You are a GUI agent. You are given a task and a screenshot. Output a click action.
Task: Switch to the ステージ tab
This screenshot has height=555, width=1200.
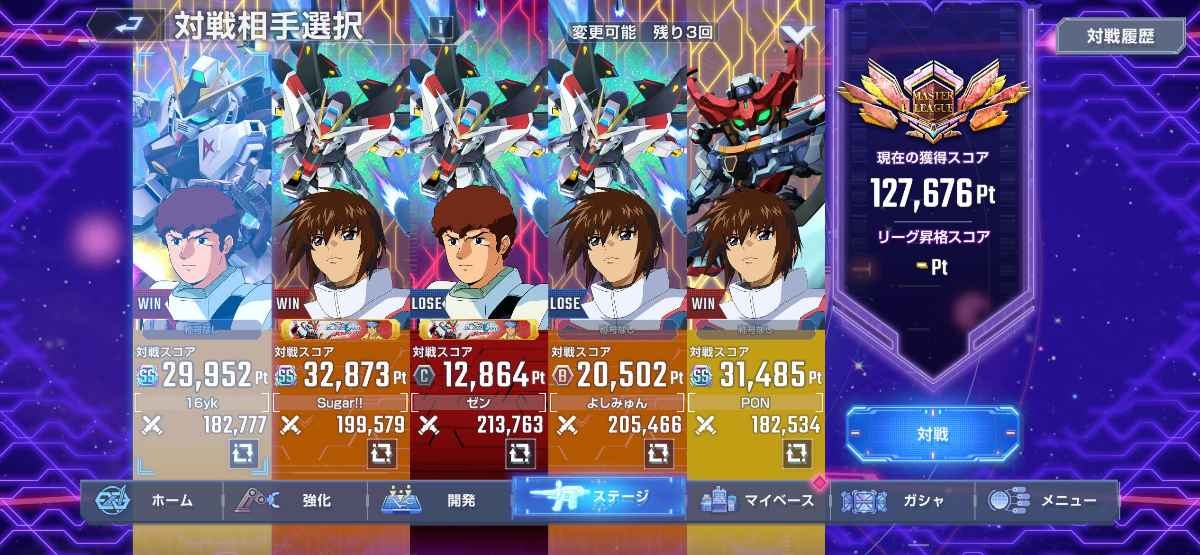tap(600, 497)
